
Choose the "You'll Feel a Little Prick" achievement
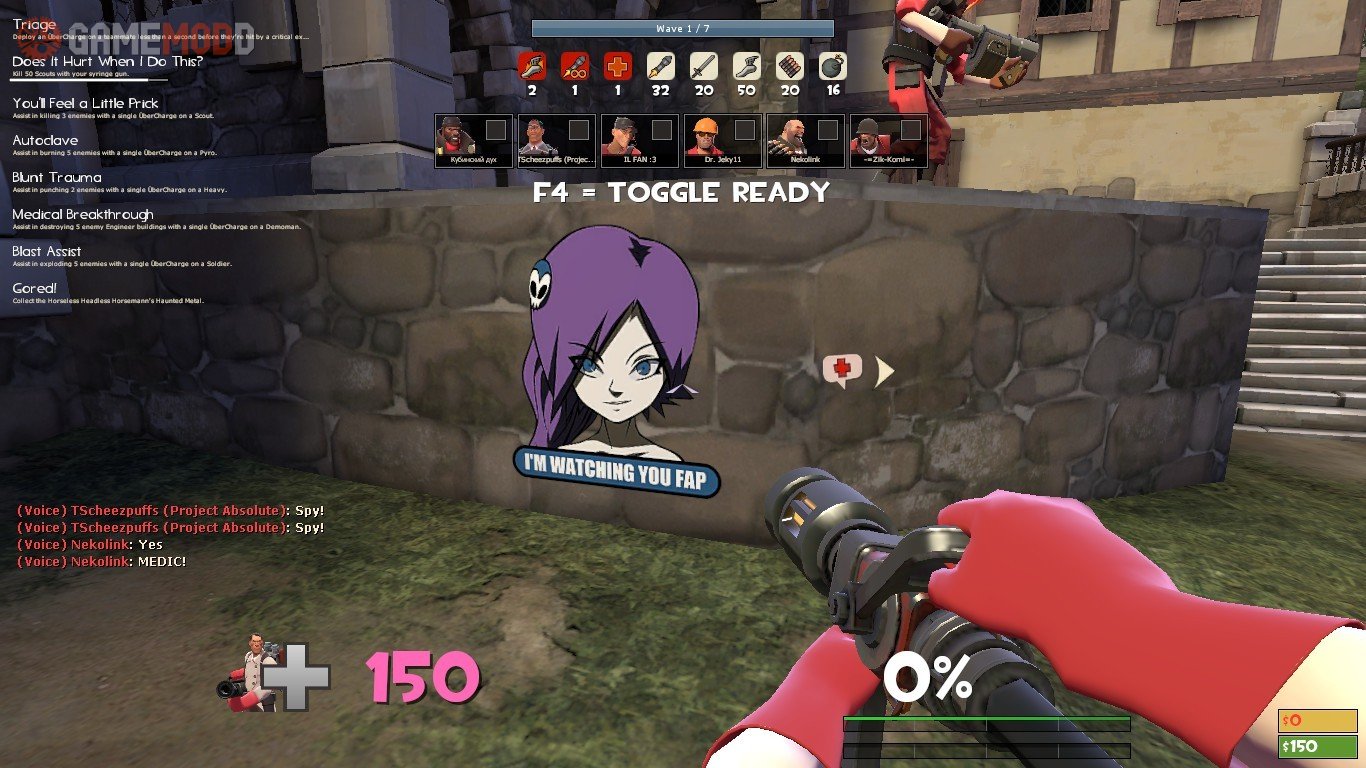click(x=85, y=103)
